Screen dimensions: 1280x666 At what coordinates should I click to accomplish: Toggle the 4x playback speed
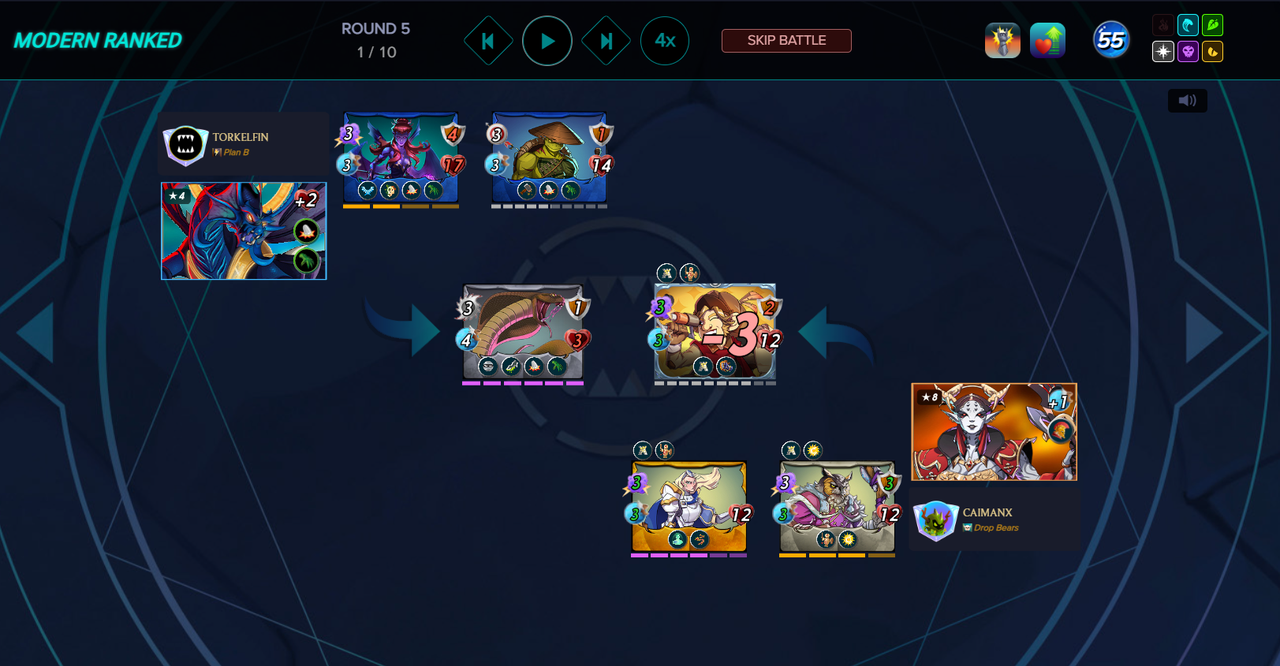click(x=665, y=41)
